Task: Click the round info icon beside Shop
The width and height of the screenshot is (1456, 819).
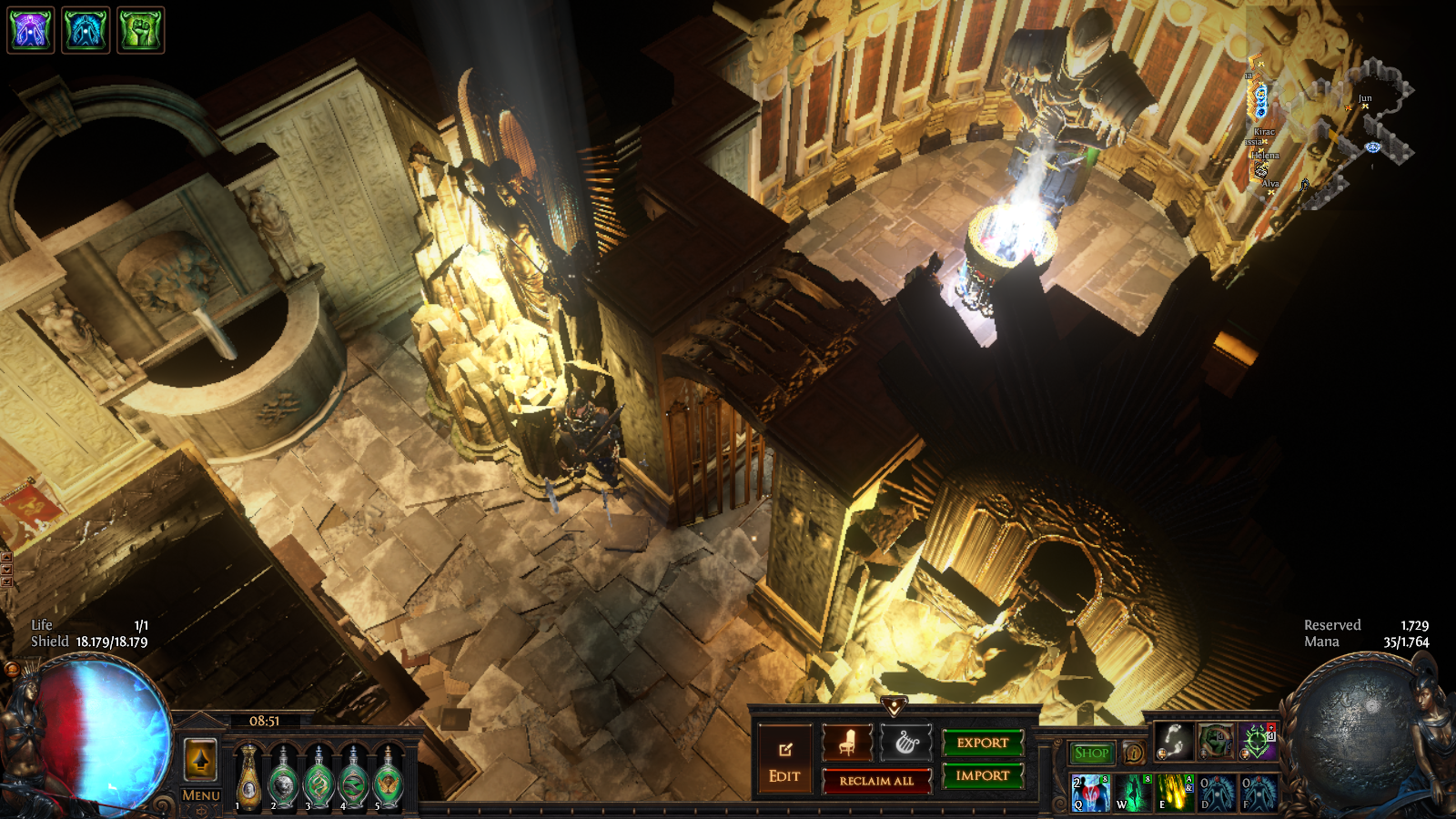Action: 1134,753
